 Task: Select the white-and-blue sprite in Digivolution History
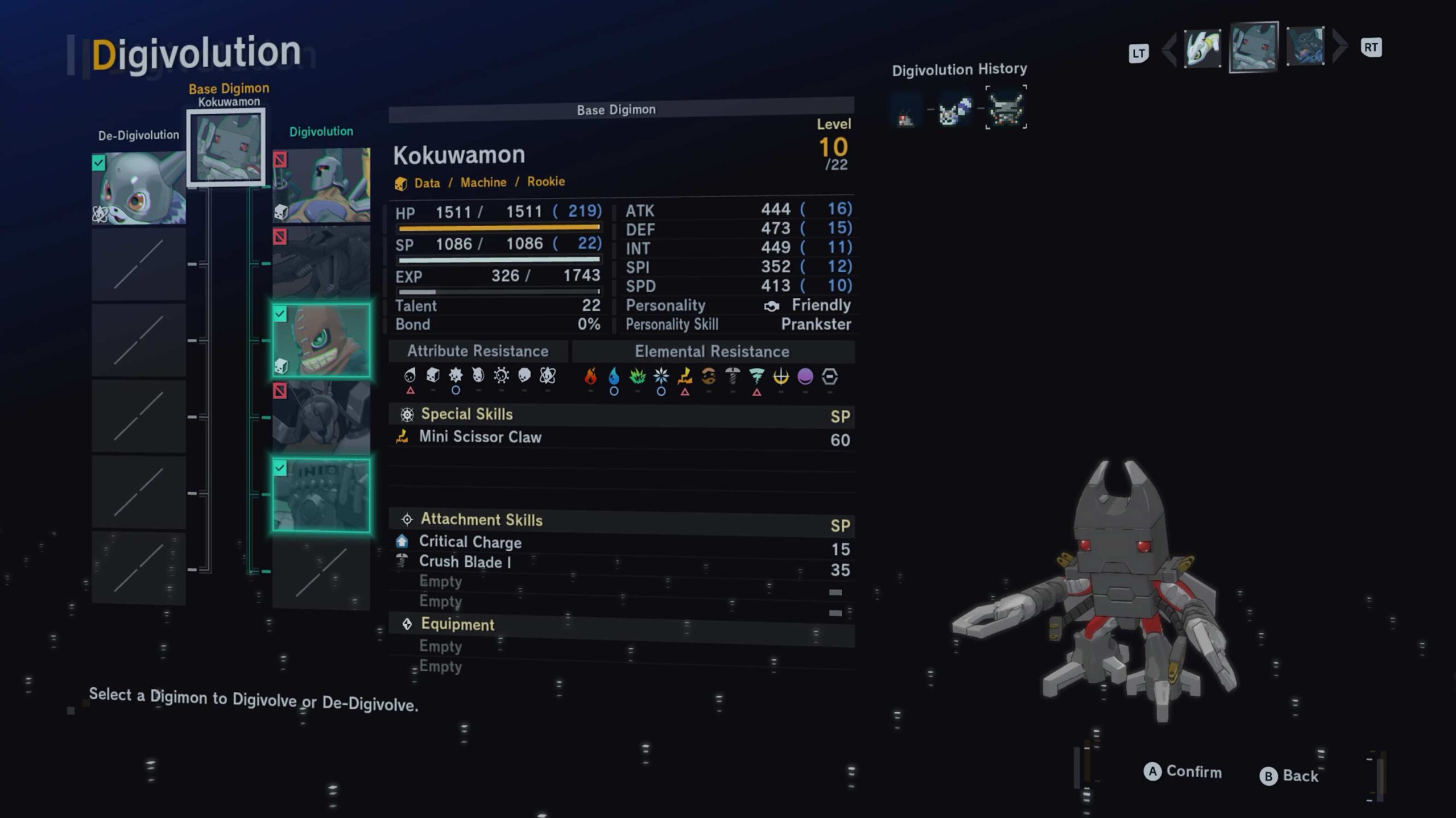point(955,110)
